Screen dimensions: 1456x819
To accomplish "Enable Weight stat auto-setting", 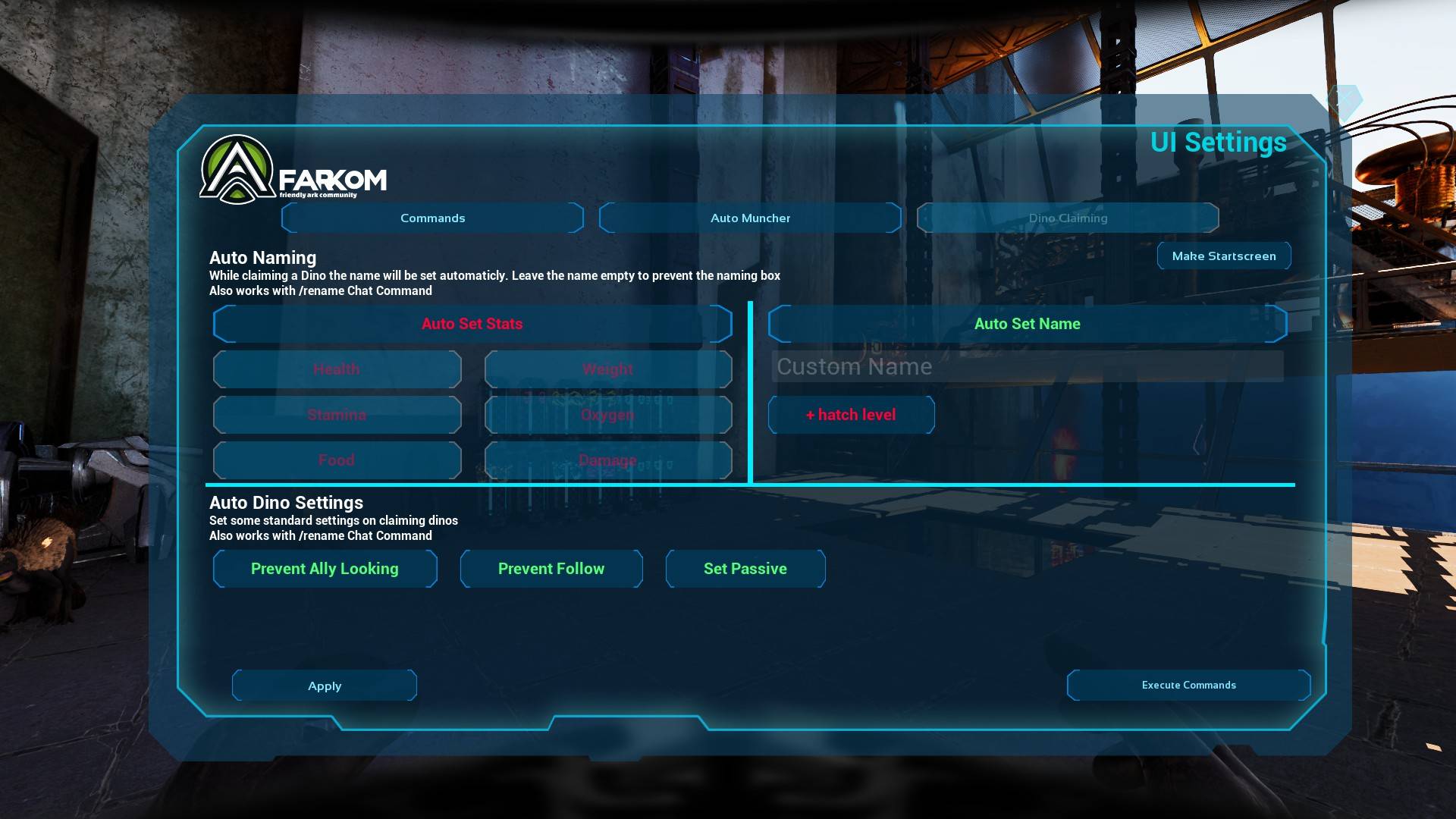I will pyautogui.click(x=607, y=369).
